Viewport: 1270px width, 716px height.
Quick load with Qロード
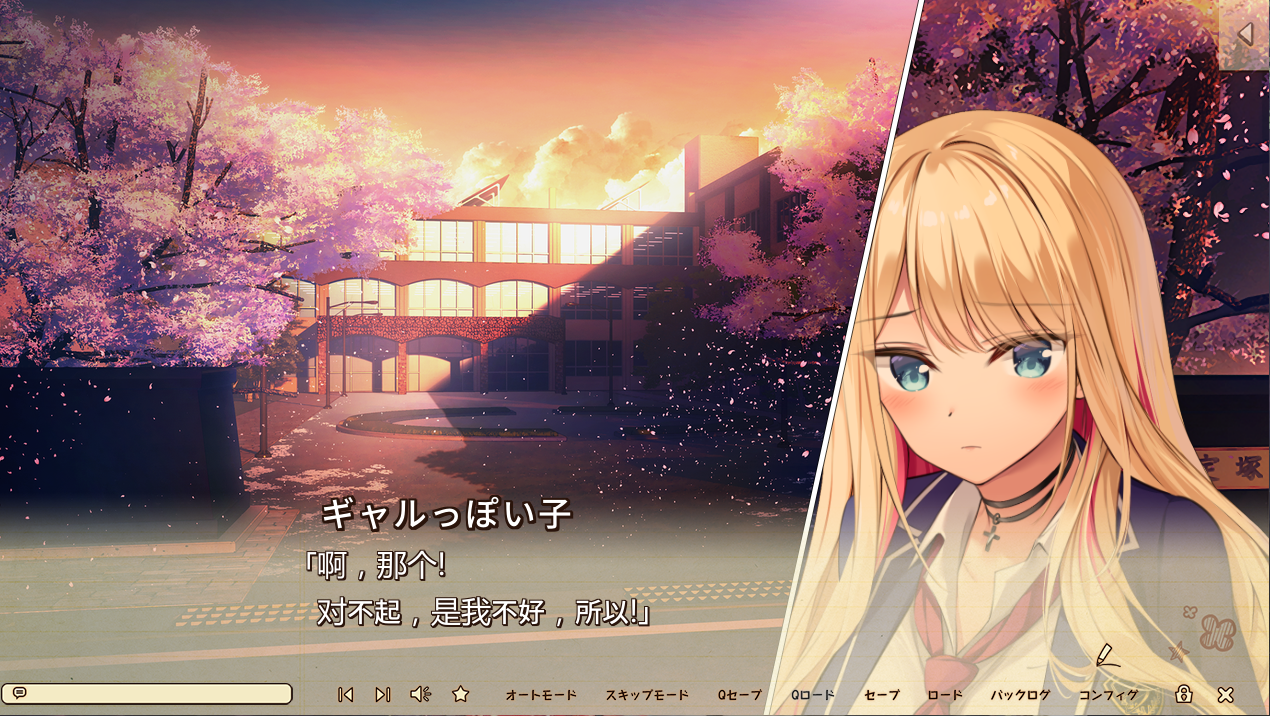tap(812, 695)
